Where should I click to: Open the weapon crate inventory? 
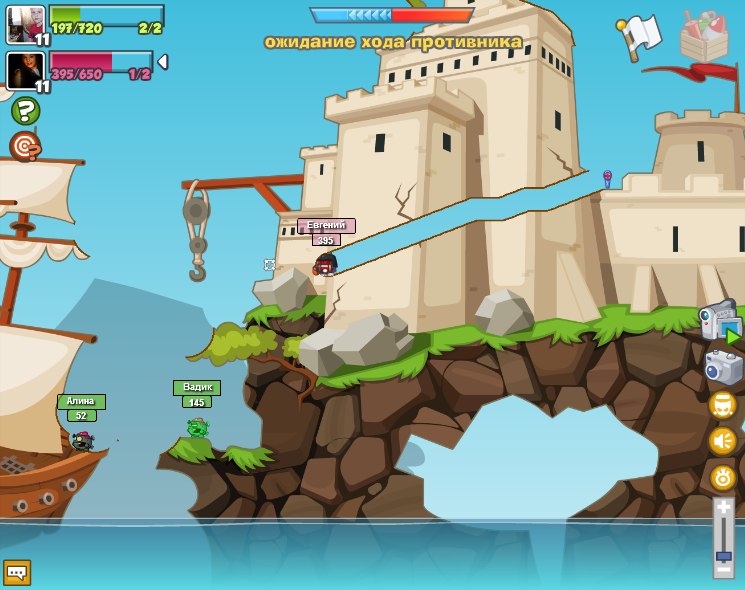coord(703,36)
